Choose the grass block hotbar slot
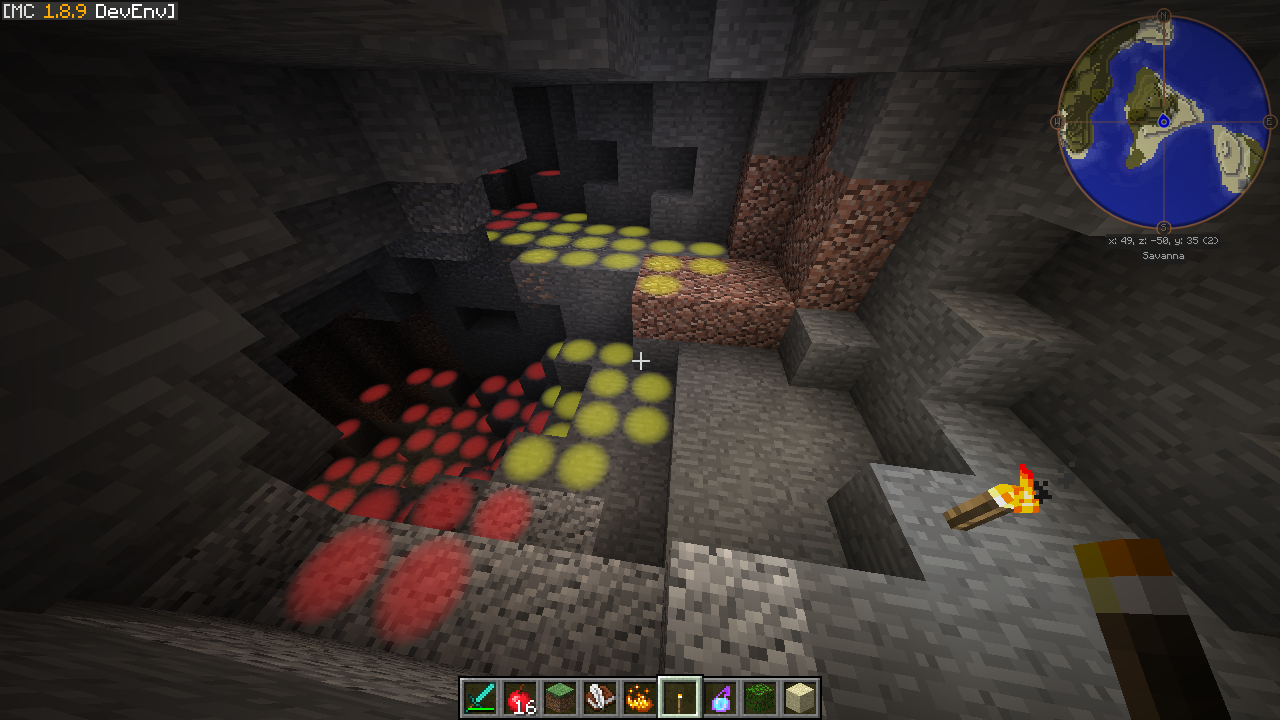 [560, 697]
